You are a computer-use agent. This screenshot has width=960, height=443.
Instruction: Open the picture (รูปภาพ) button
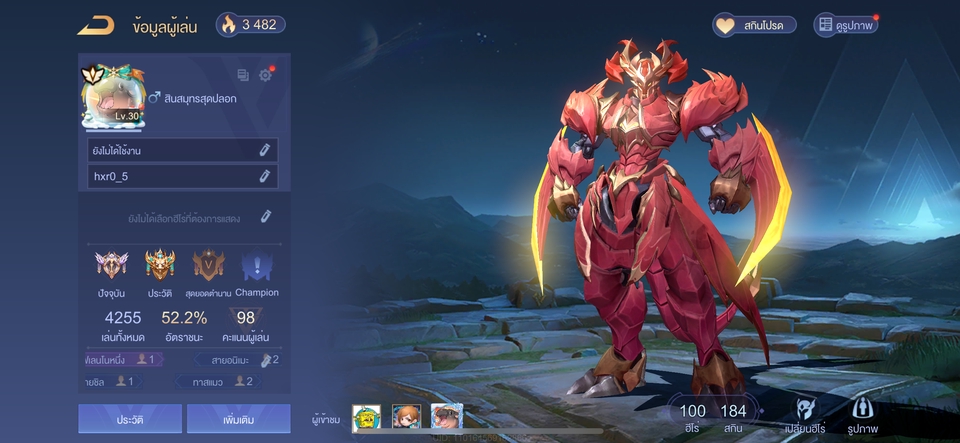point(864,417)
